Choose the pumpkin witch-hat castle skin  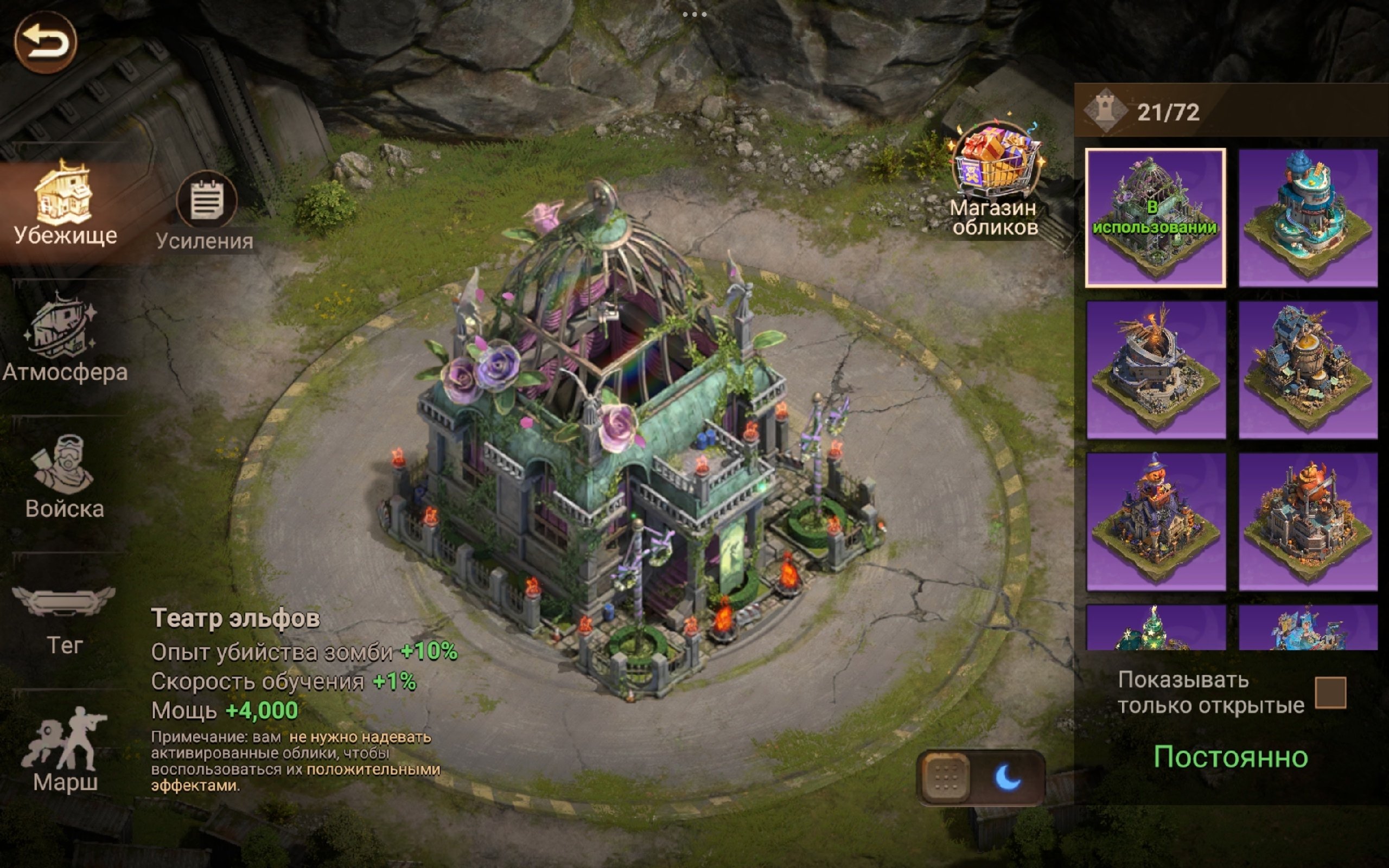click(1155, 522)
